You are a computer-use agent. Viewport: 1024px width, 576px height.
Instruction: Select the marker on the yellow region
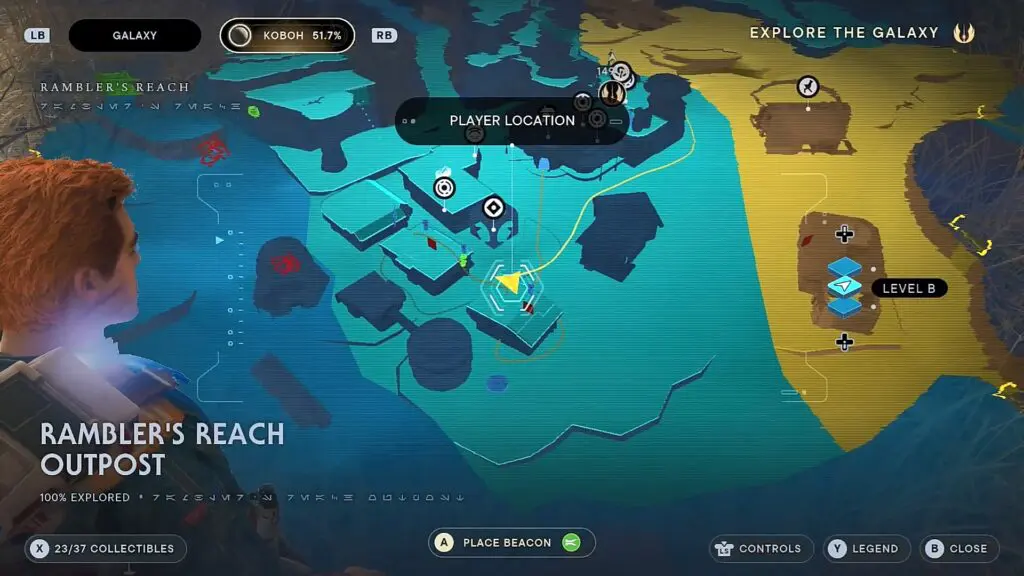[x=808, y=87]
